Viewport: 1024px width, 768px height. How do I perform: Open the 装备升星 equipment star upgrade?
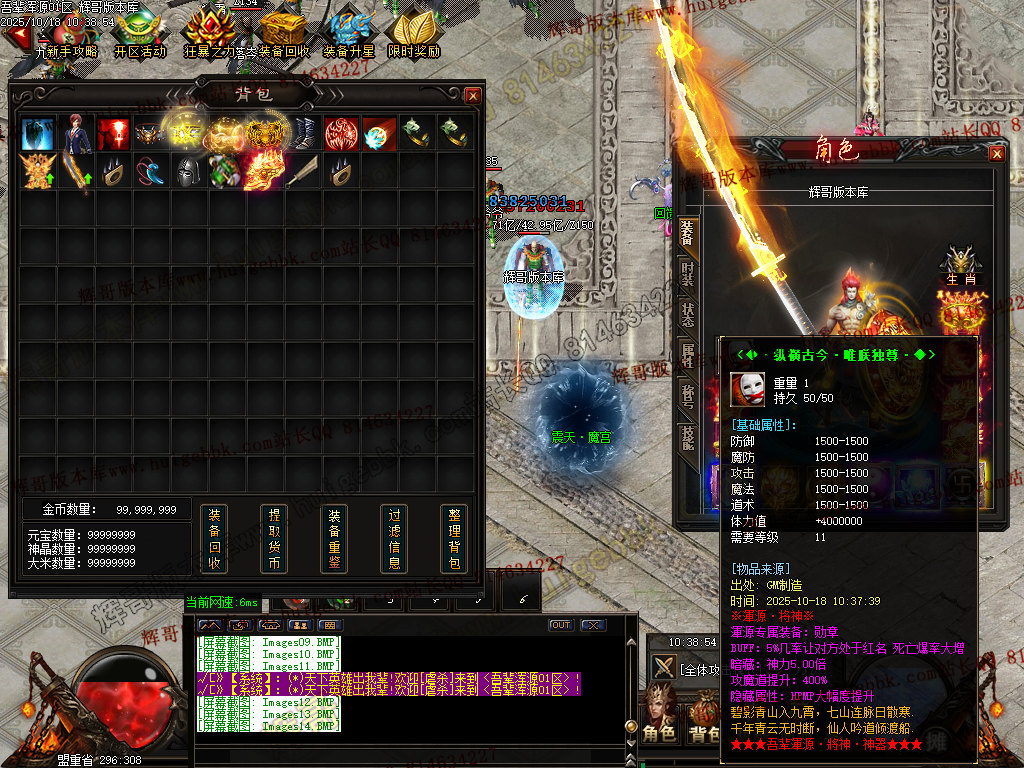(348, 34)
